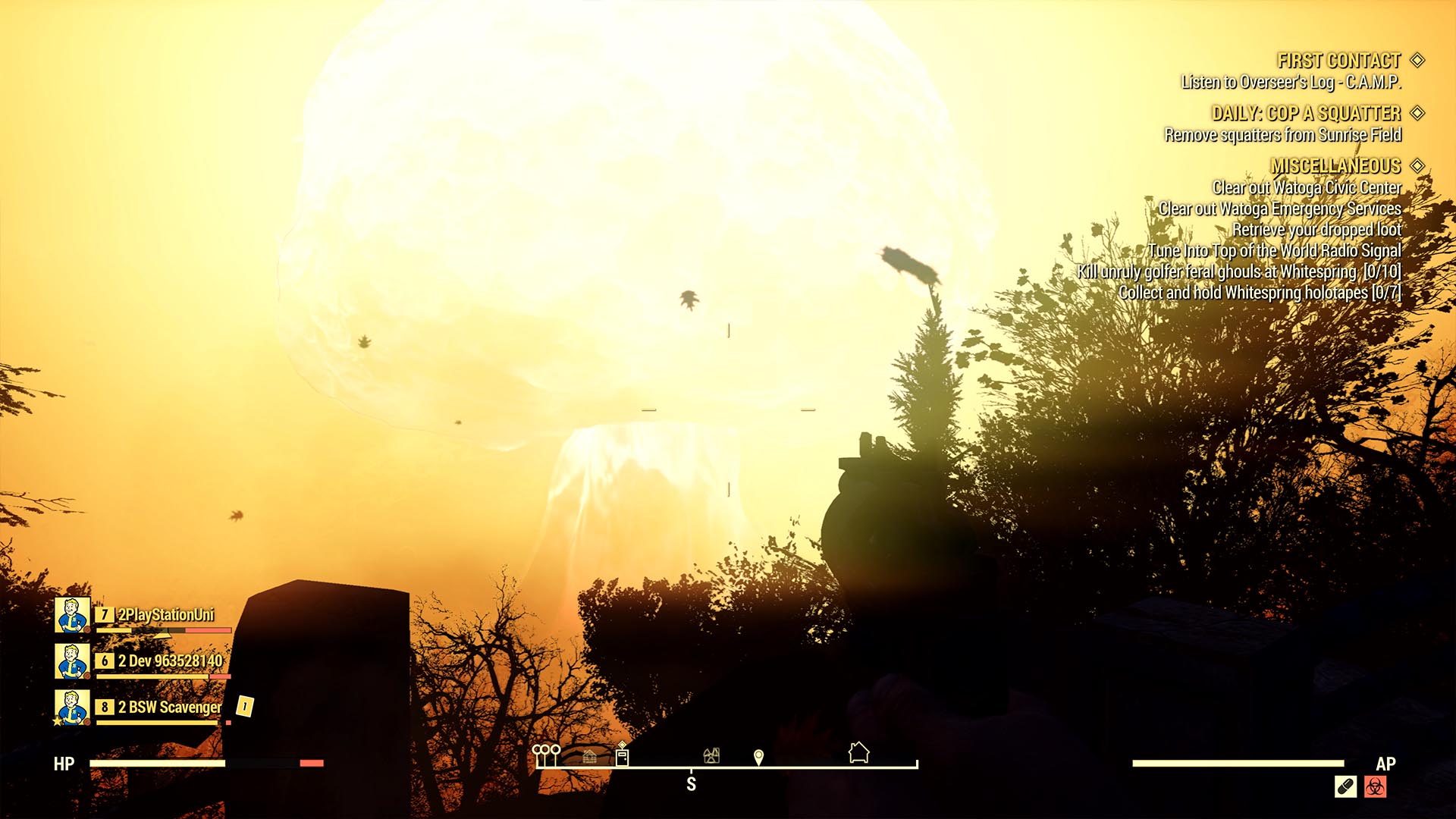Click the nuclear plant icon on the compass
The image size is (1456, 819).
click(711, 756)
